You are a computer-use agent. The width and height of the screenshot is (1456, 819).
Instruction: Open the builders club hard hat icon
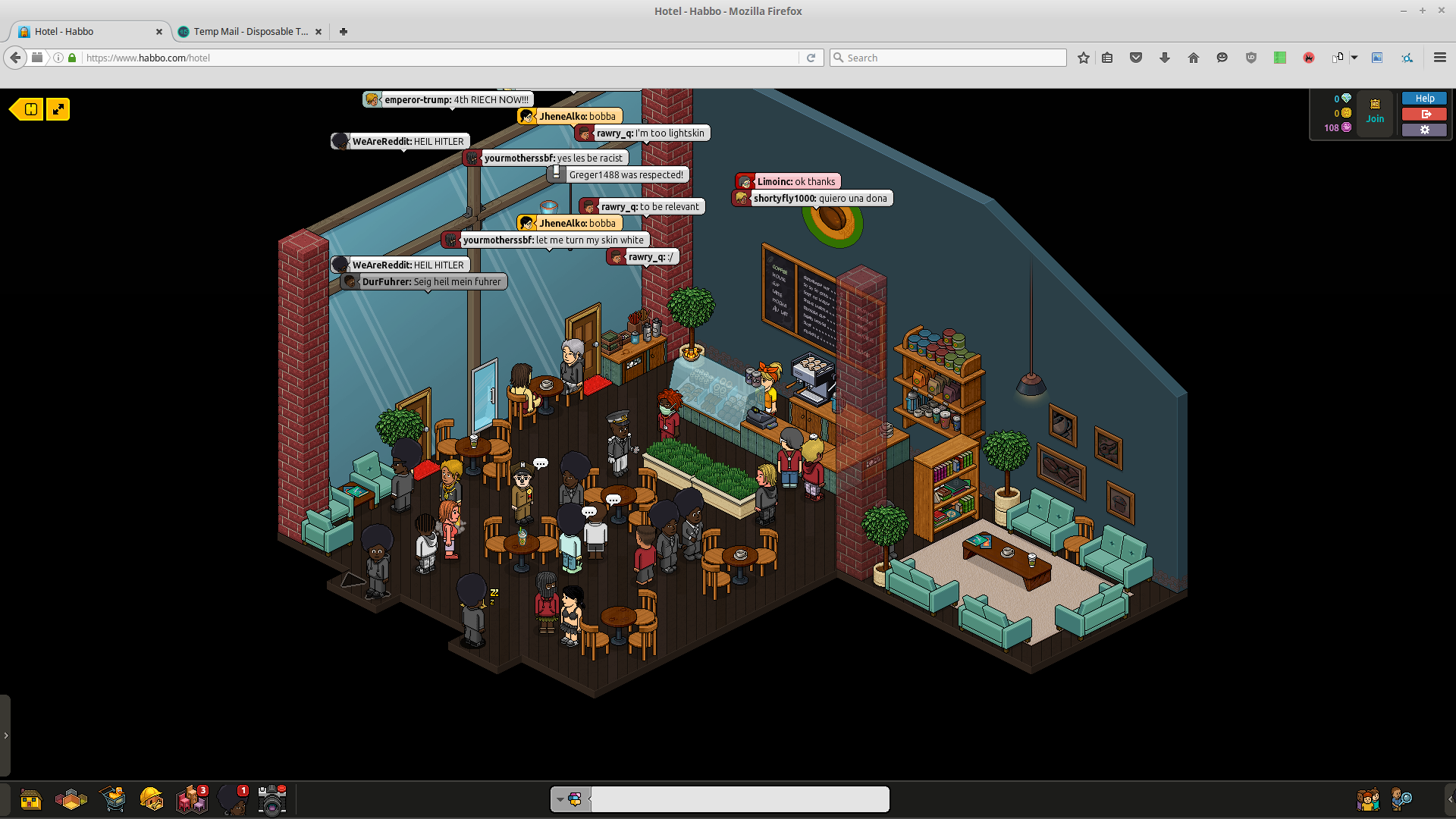[x=152, y=799]
